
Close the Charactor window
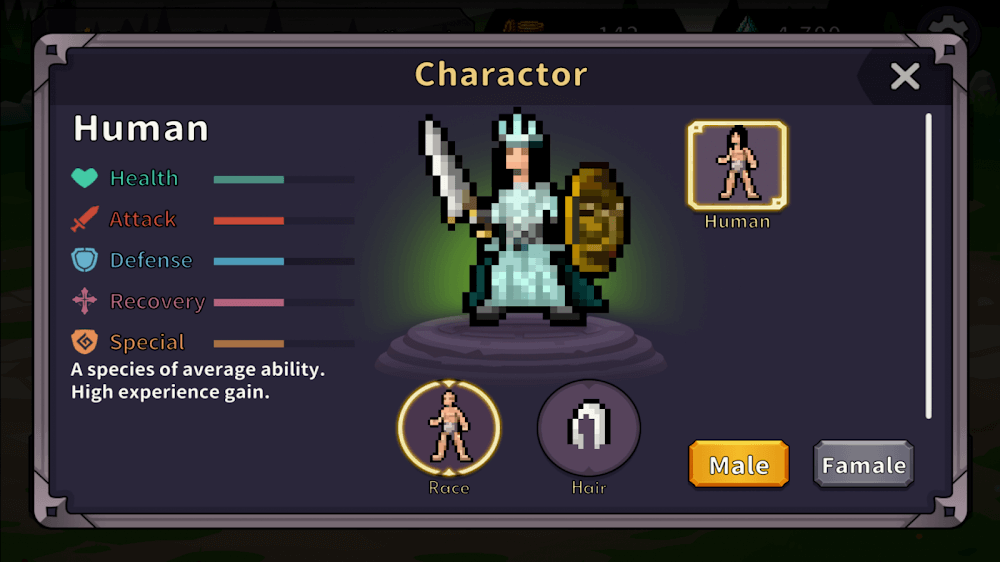(904, 76)
